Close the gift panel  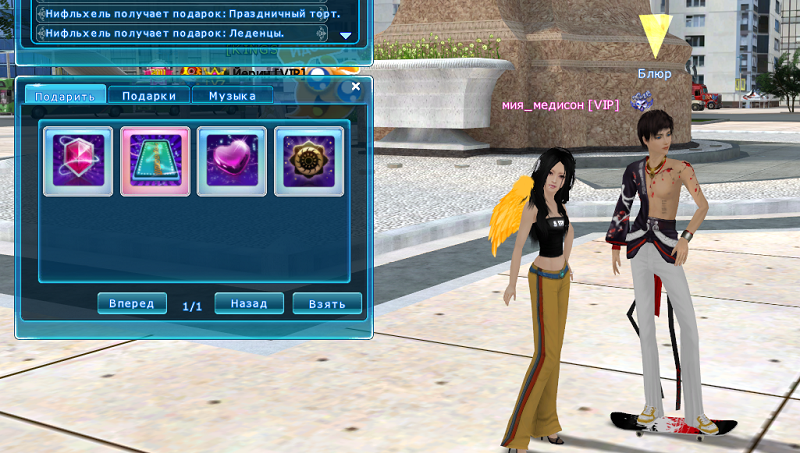click(355, 87)
